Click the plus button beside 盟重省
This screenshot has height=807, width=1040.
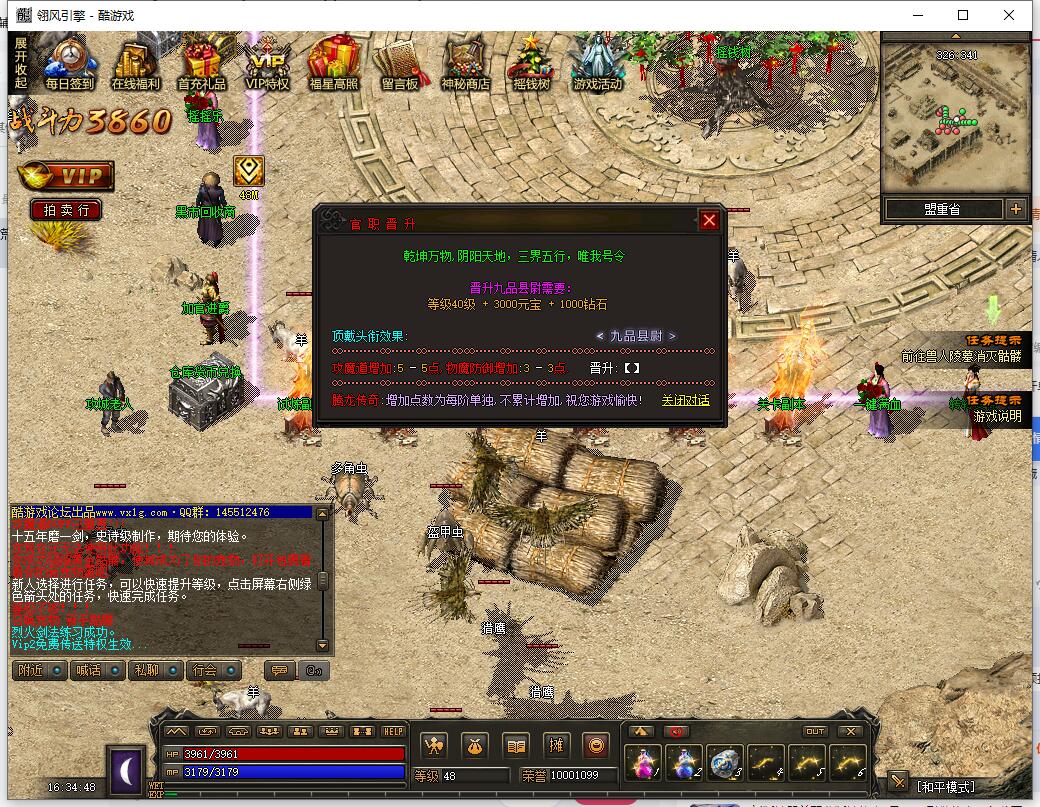1016,209
